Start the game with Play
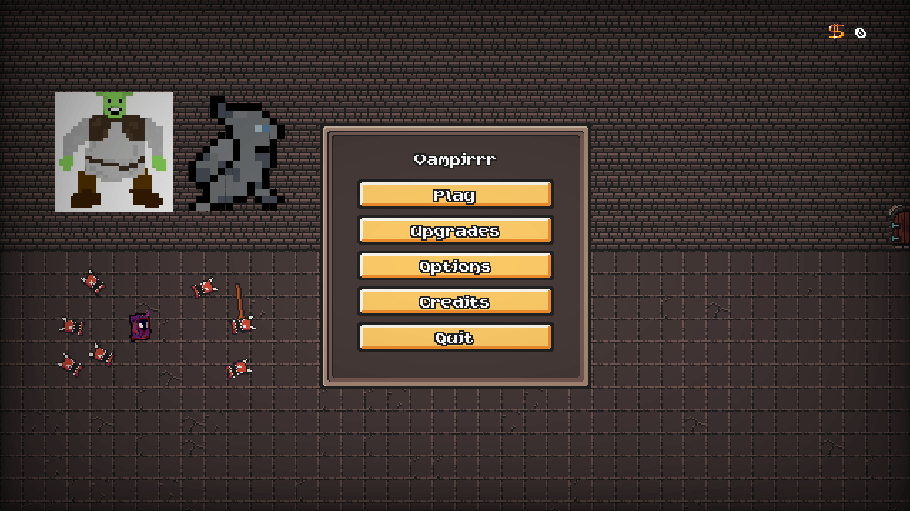The height and width of the screenshot is (511, 910). pos(455,195)
